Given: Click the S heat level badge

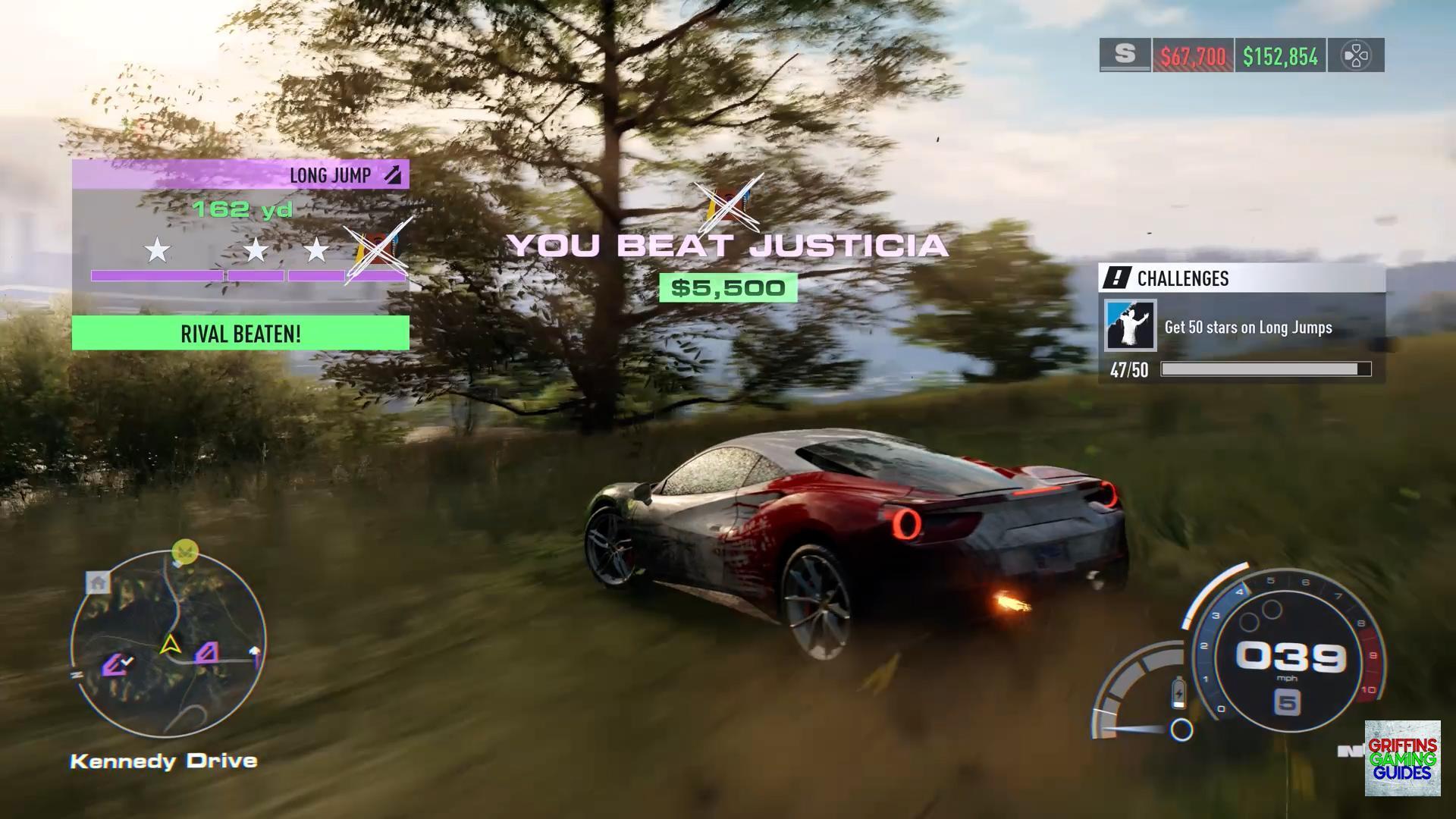Looking at the screenshot, I should [1125, 55].
